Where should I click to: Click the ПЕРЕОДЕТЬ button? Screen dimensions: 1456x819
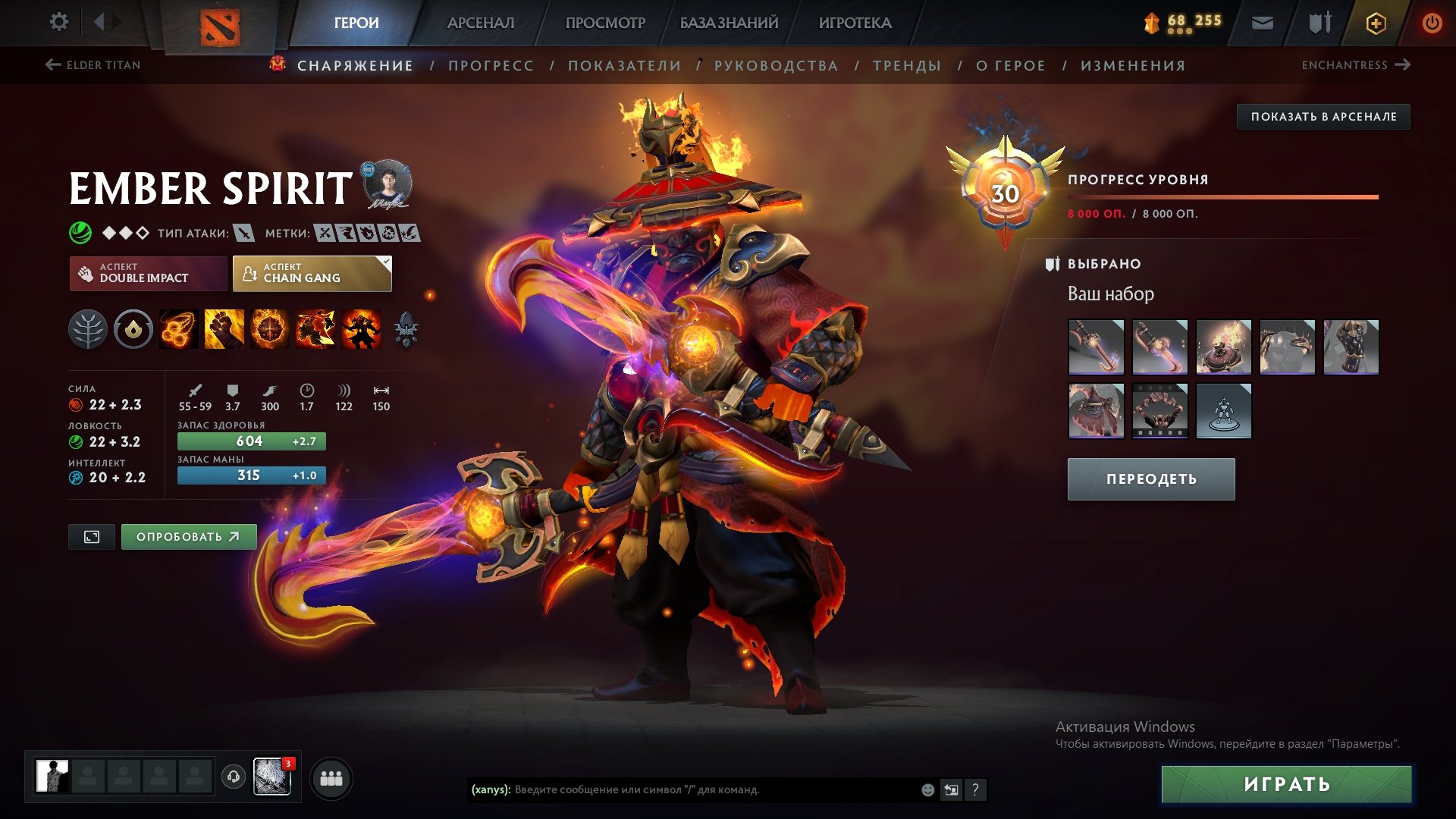tap(1150, 479)
